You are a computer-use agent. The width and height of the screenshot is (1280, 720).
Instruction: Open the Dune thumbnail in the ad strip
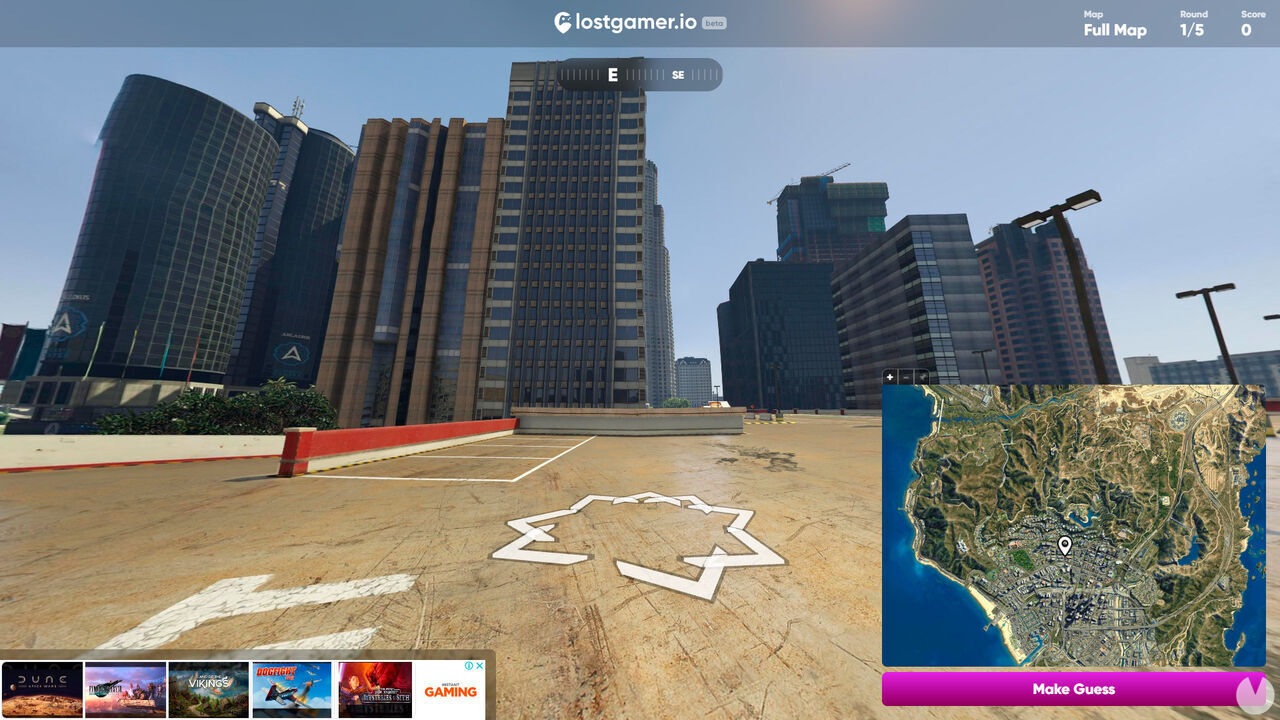[x=40, y=690]
